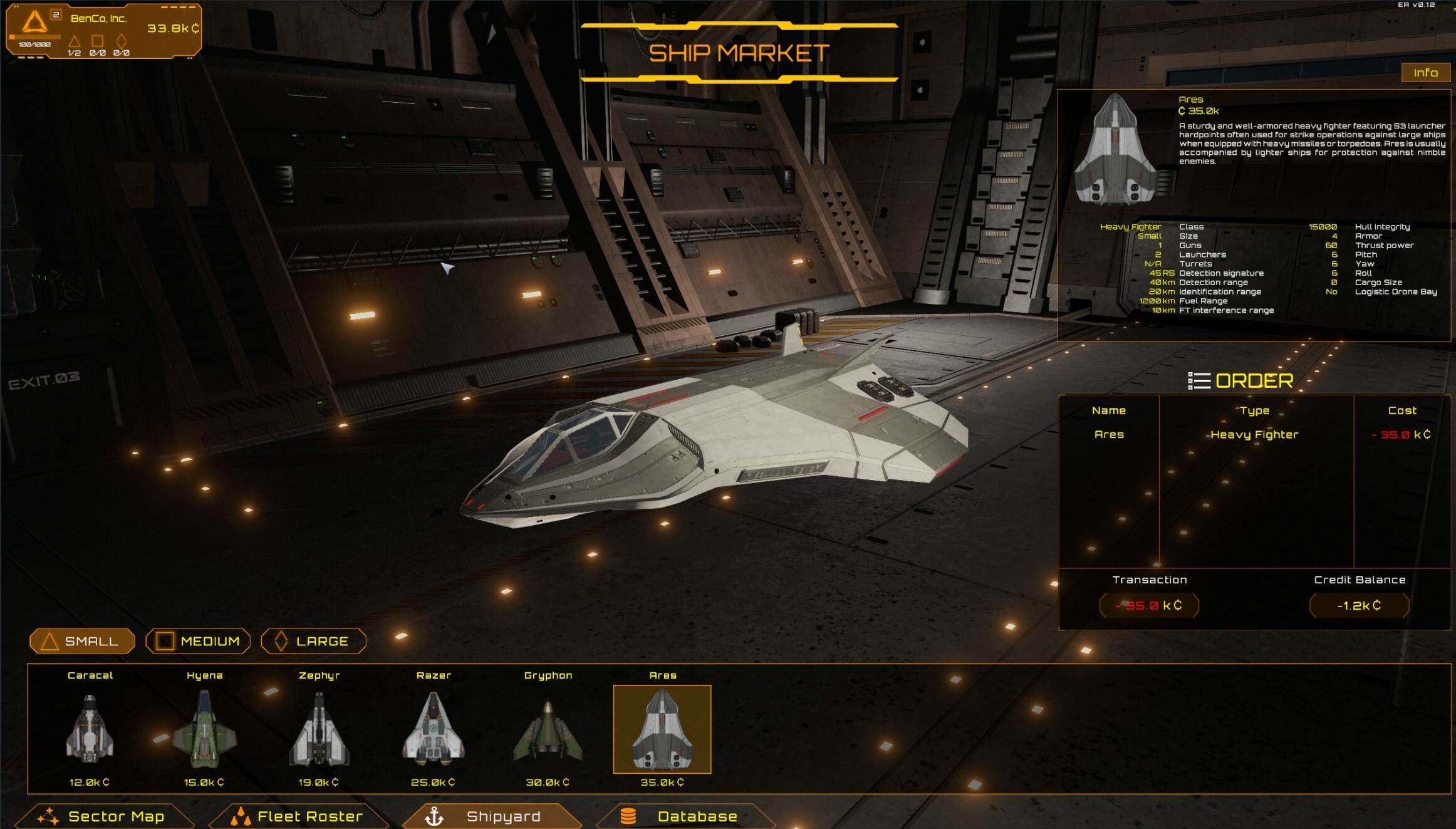This screenshot has height=829, width=1456.
Task: Select the anchor-shaped Shipyard icon
Action: (434, 816)
